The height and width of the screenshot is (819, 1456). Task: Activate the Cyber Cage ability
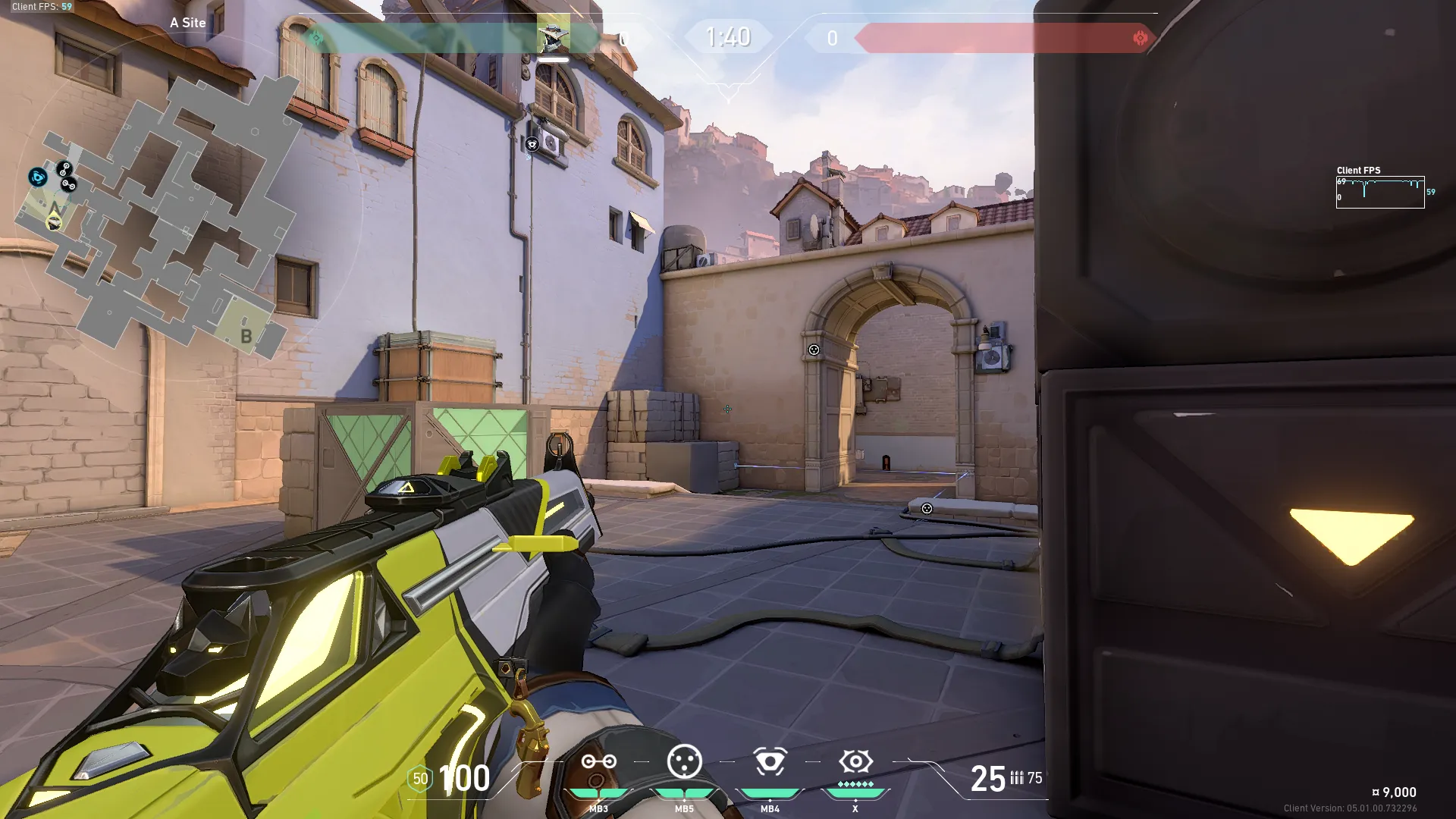684,761
